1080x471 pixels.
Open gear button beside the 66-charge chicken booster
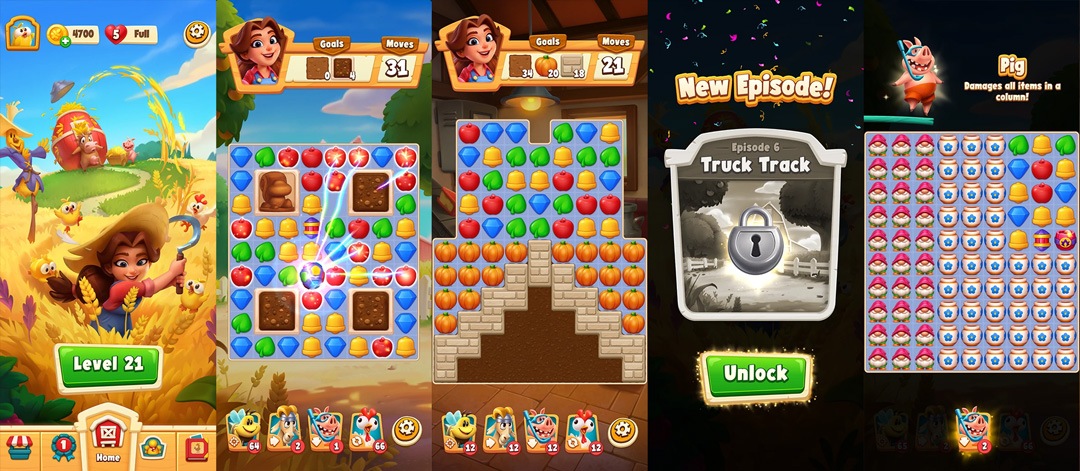coord(406,430)
